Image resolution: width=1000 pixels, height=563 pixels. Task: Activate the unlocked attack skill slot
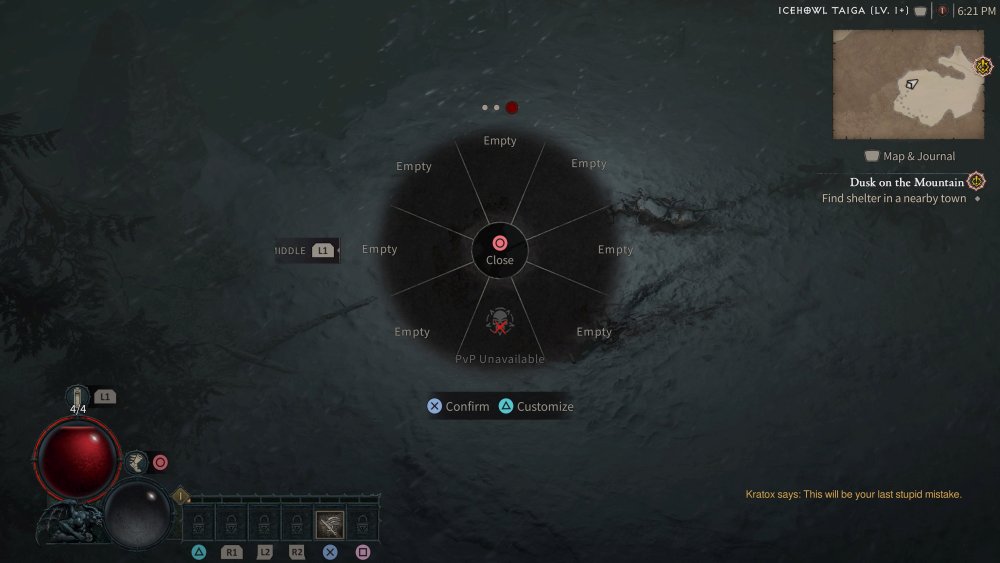330,525
